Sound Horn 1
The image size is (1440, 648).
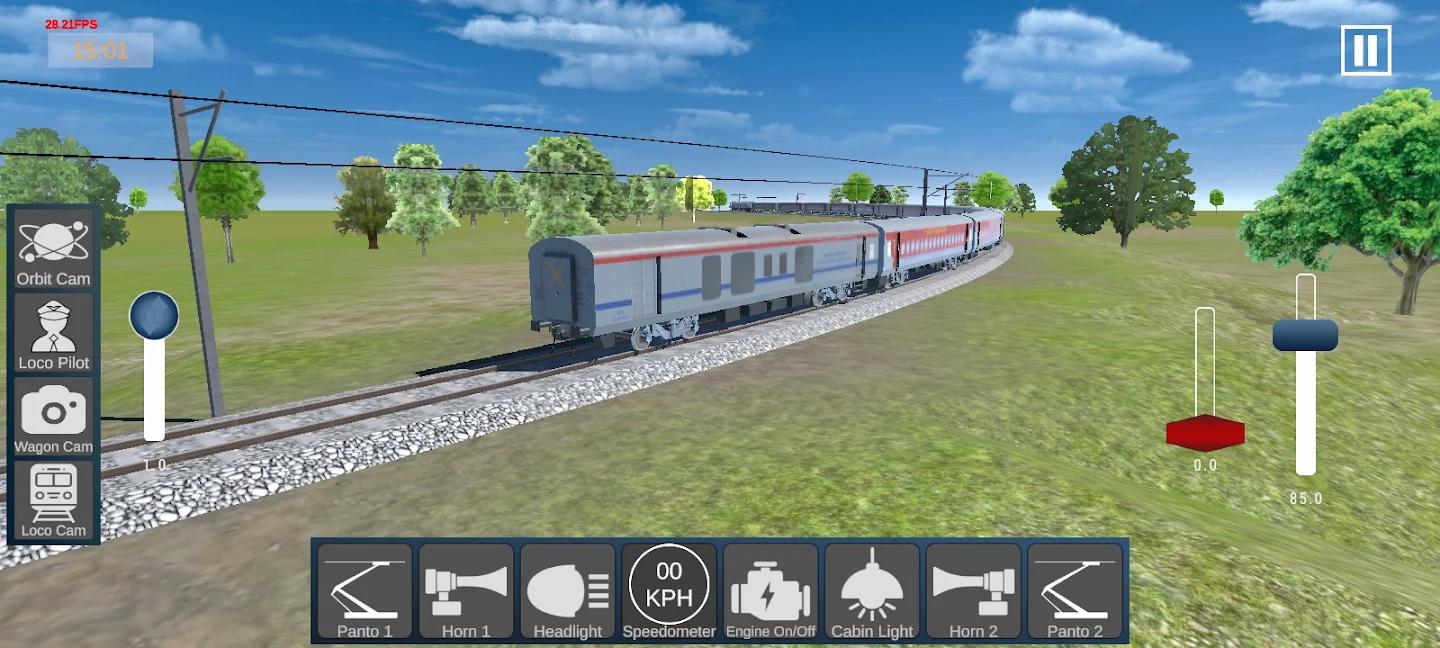[x=466, y=592]
